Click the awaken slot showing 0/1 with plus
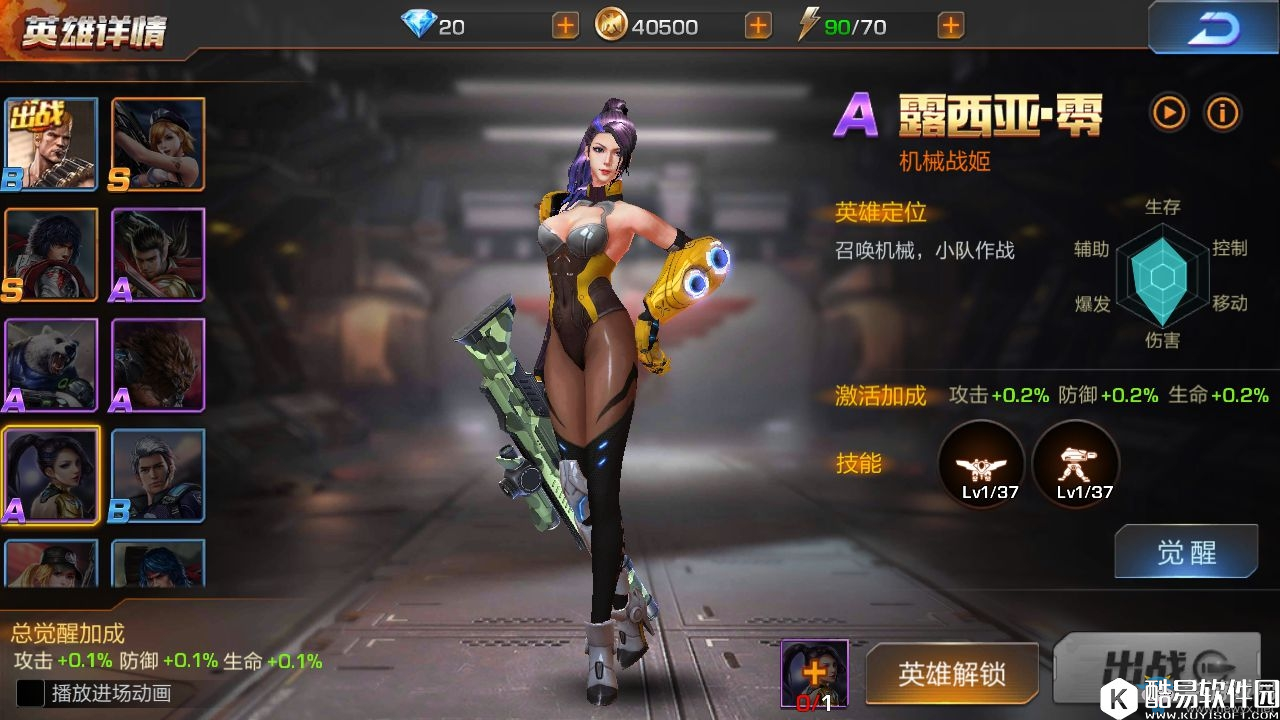 812,675
